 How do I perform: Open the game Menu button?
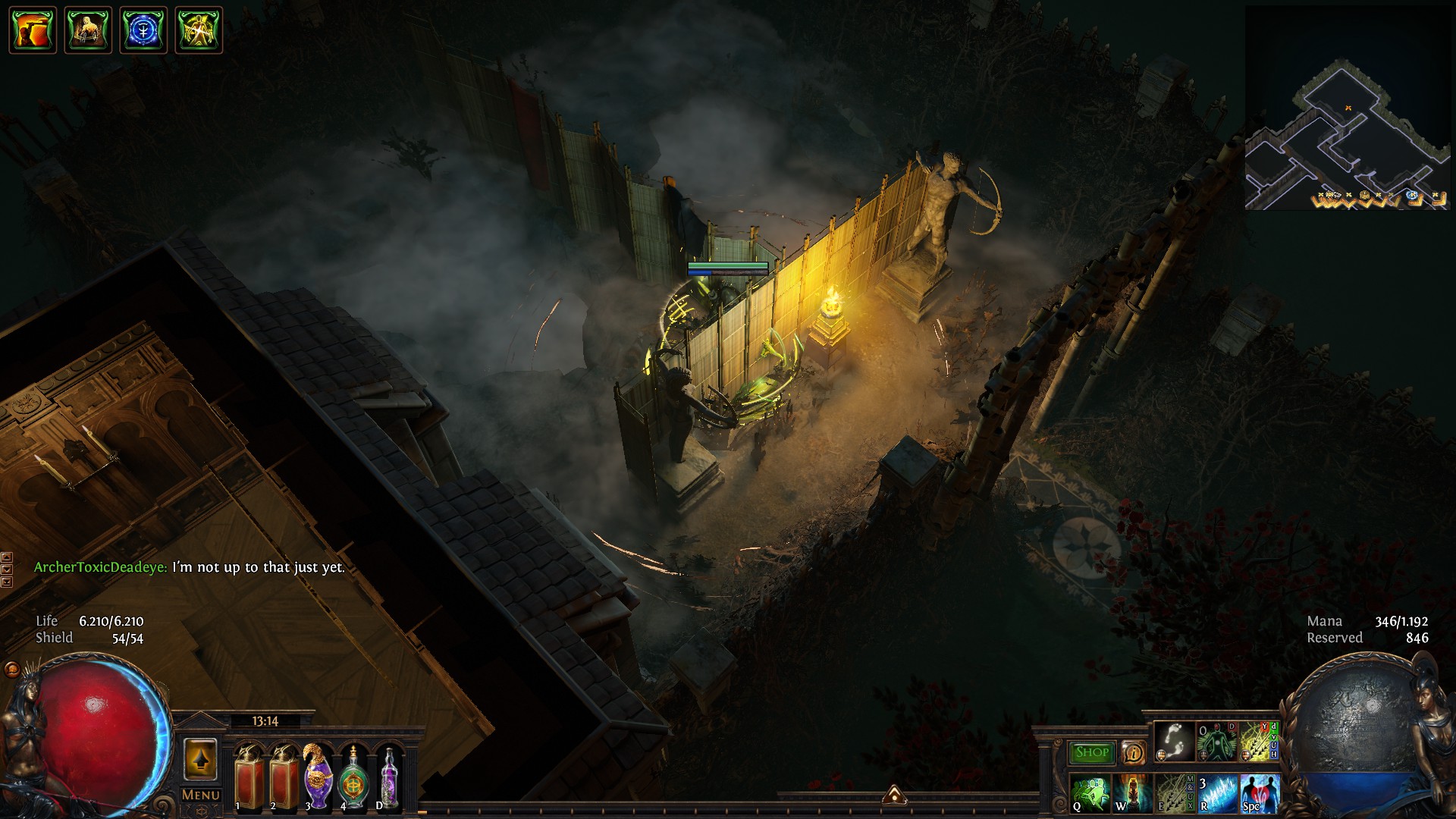click(201, 795)
